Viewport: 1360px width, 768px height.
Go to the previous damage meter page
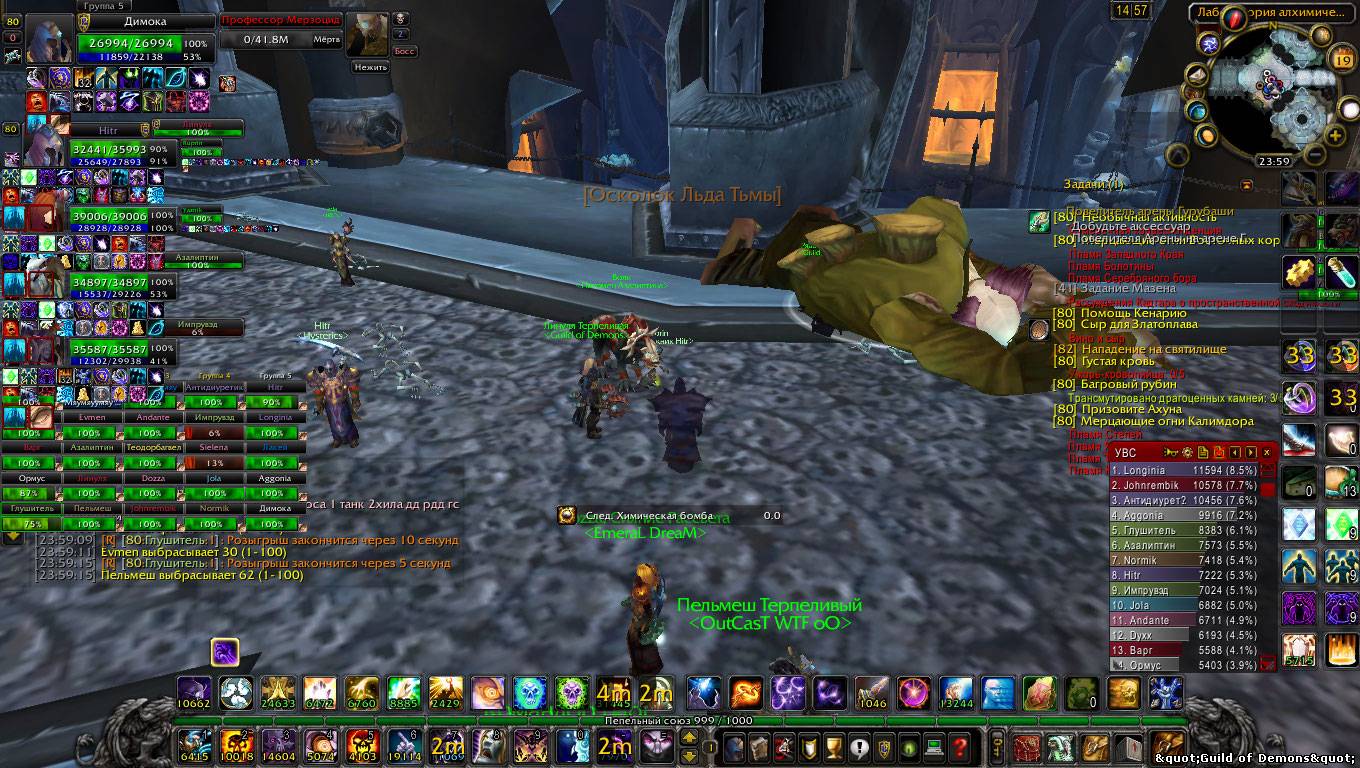pos(1235,453)
